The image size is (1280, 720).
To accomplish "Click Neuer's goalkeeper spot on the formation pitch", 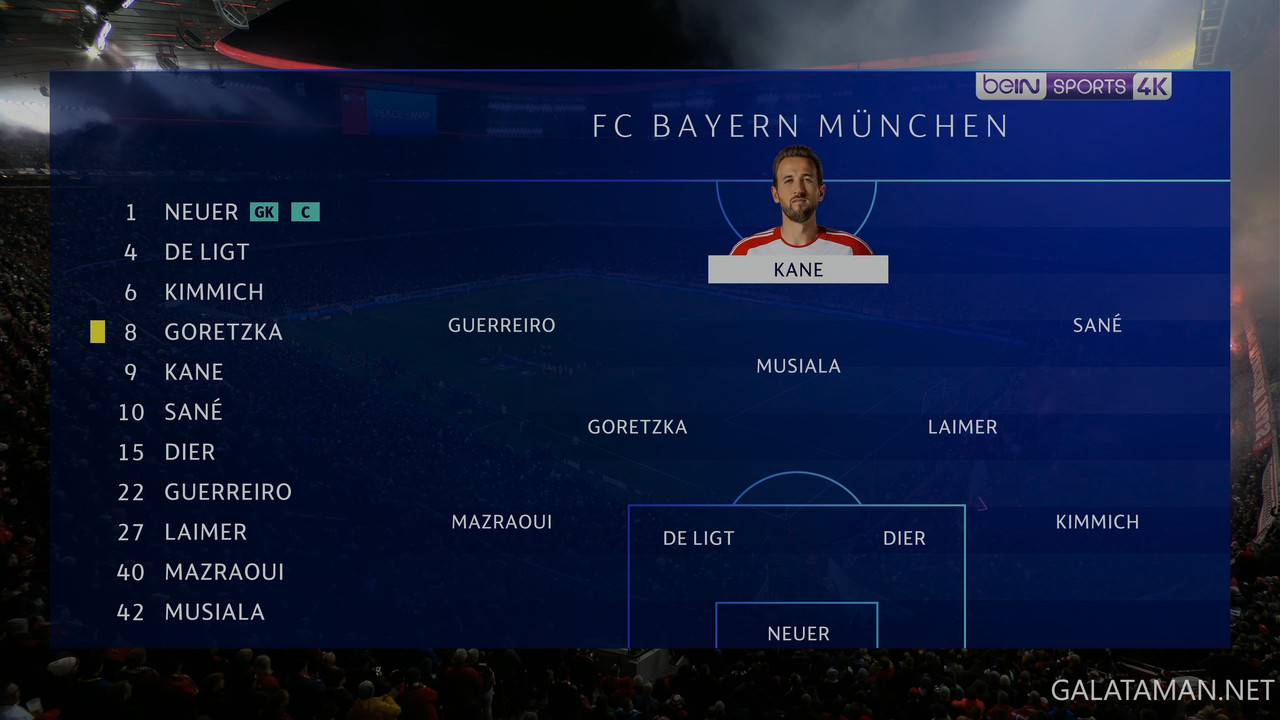I will click(x=798, y=634).
